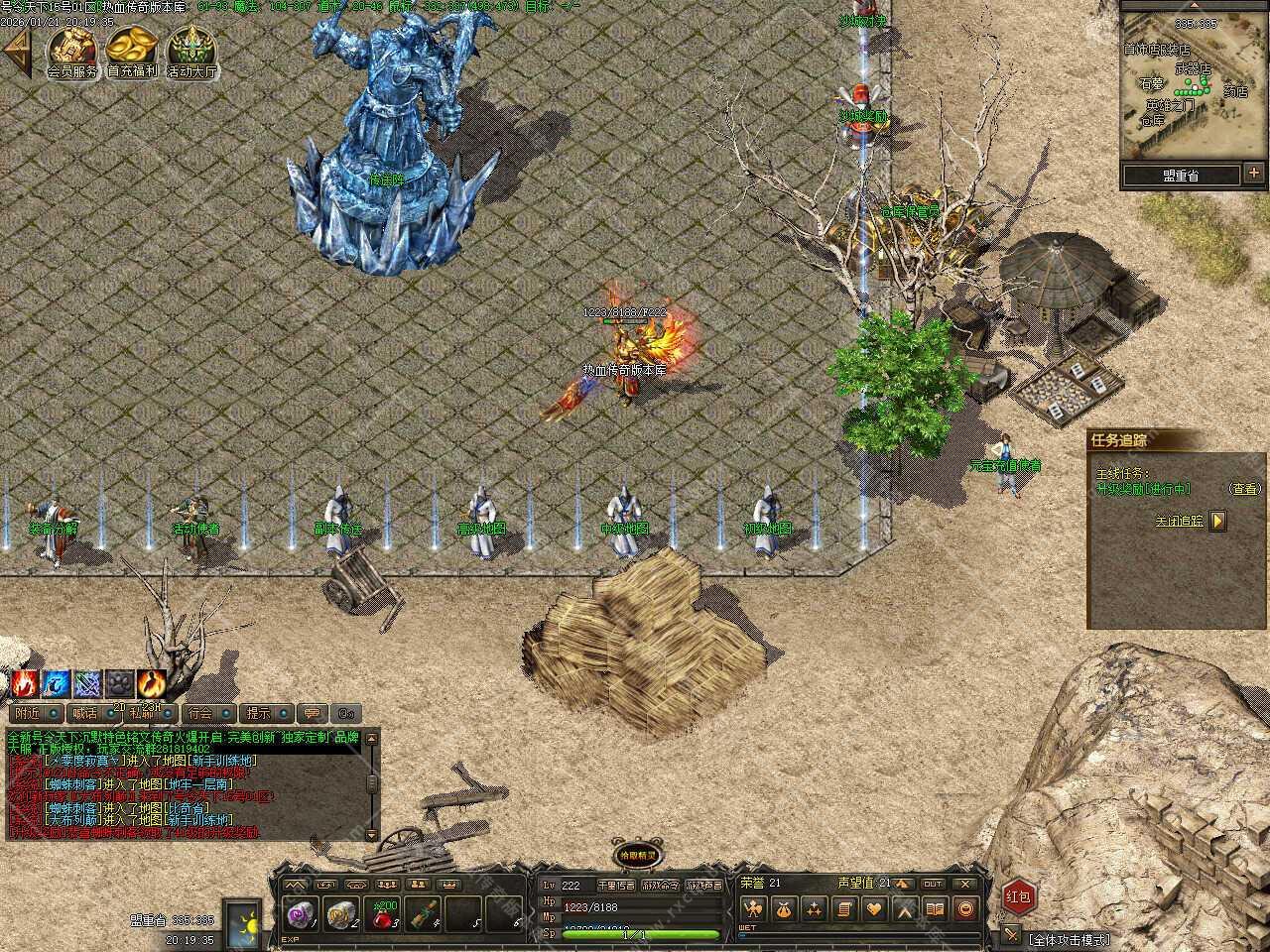
Task: Click the OUT button on the bottom bar
Action: click(x=932, y=884)
